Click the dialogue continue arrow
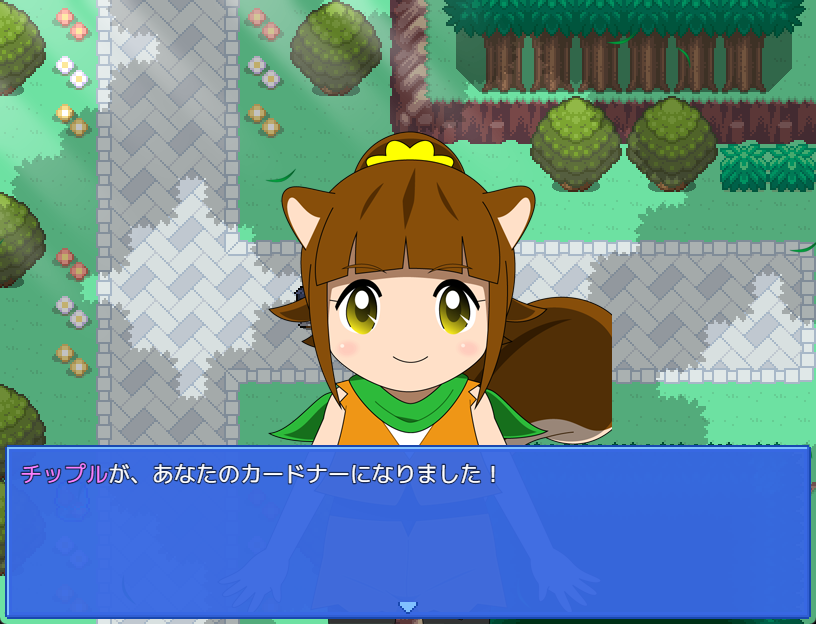The height and width of the screenshot is (624, 816). [407, 606]
